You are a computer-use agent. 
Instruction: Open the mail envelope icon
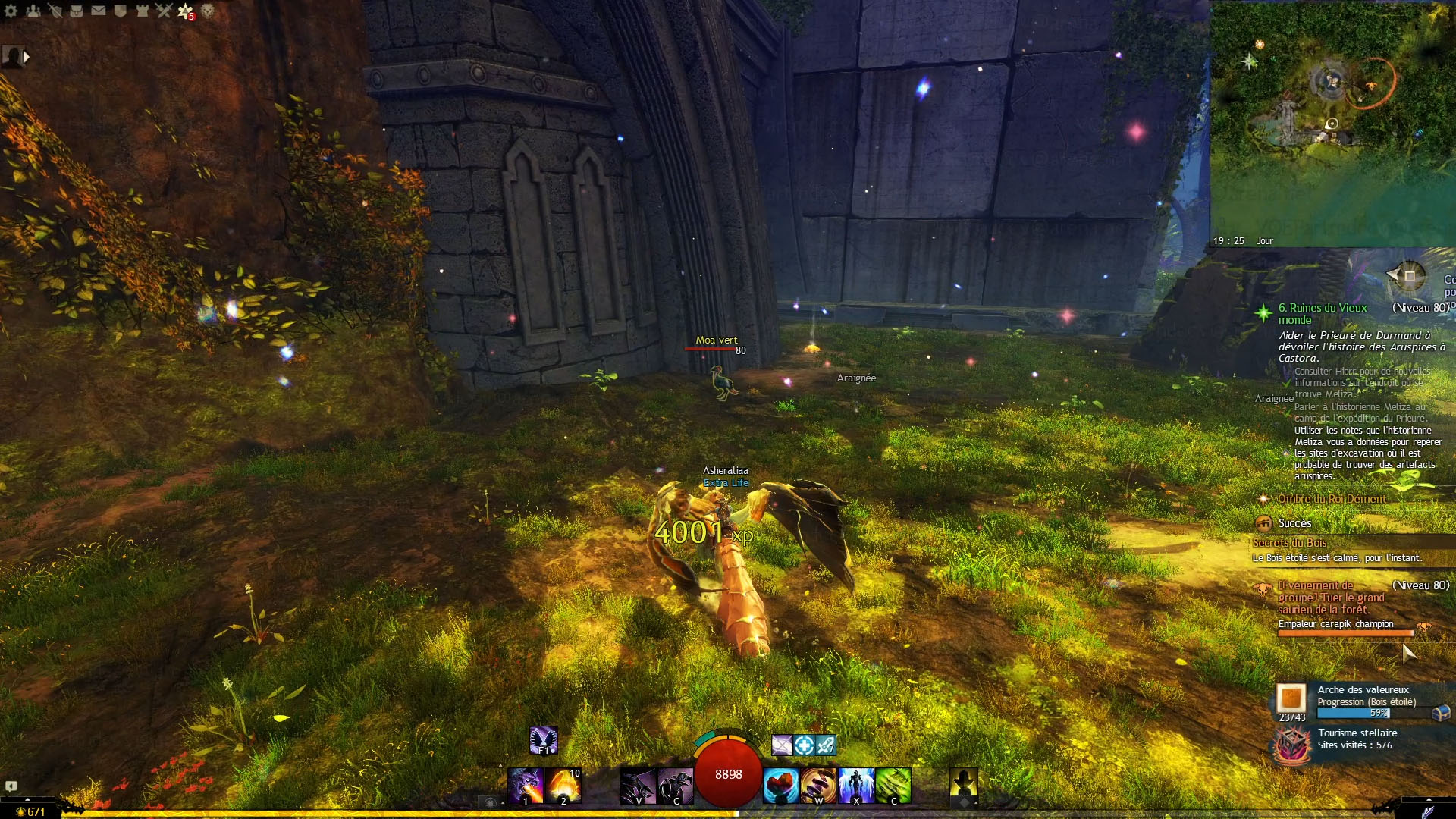coord(99,11)
